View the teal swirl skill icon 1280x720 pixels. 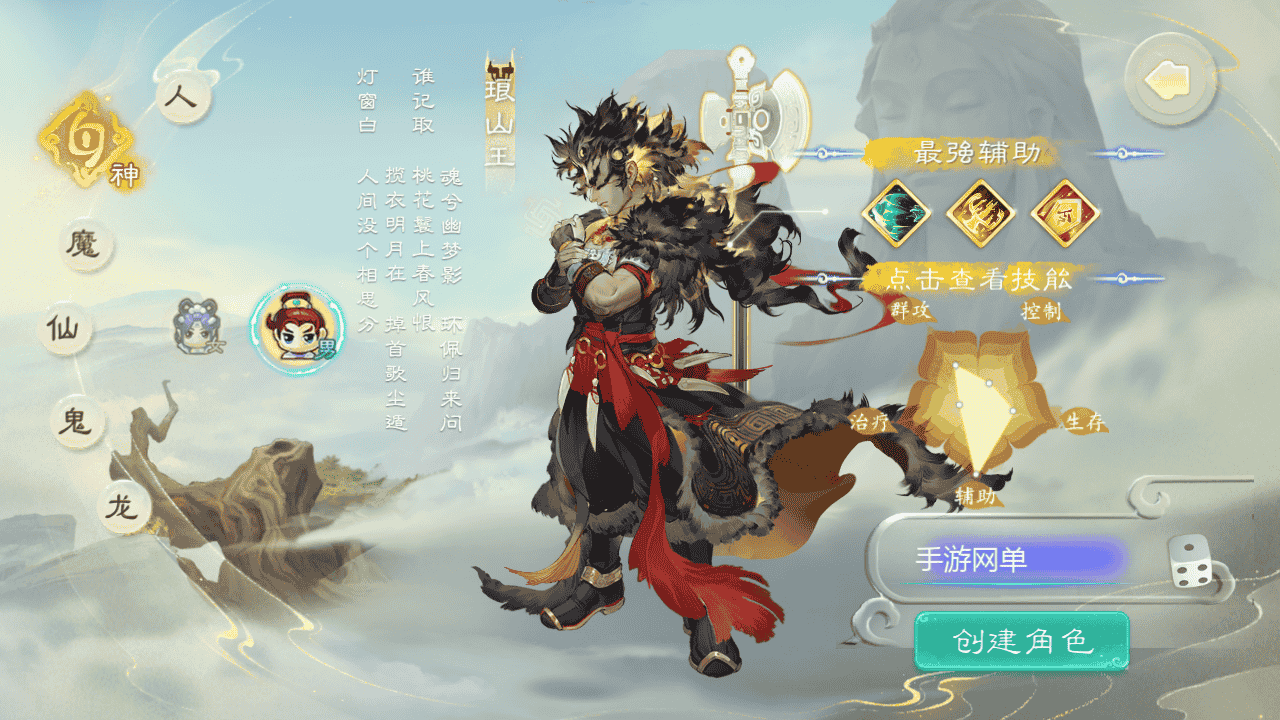pyautogui.click(x=896, y=213)
